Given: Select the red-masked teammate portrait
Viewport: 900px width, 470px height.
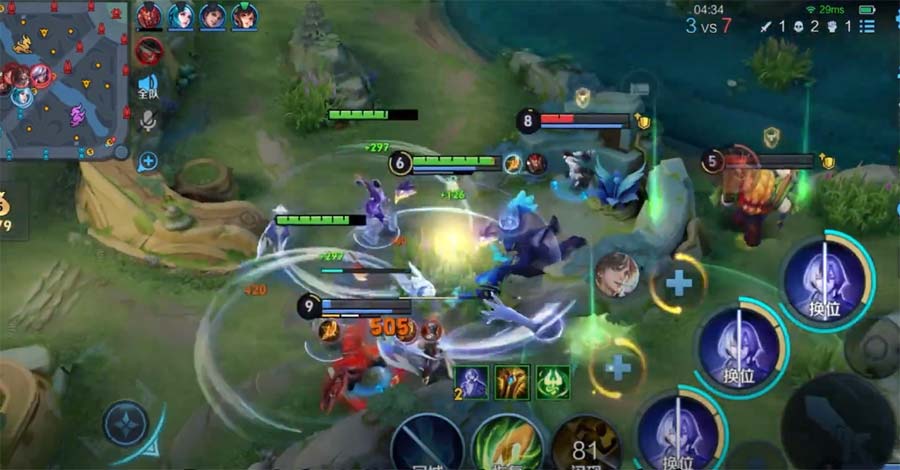Looking at the screenshot, I should (x=150, y=16).
